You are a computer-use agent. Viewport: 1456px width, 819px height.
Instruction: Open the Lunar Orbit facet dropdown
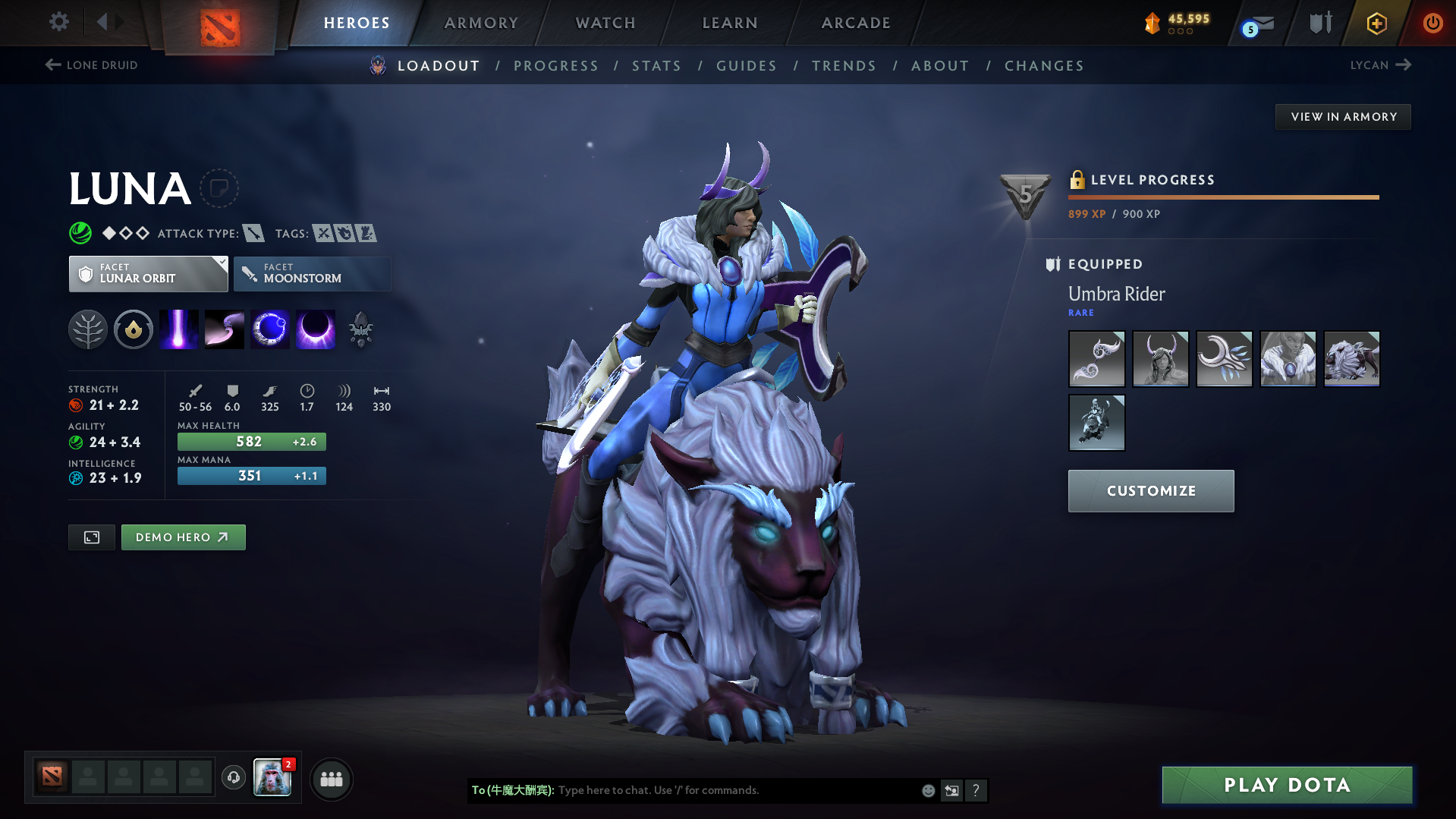148,273
